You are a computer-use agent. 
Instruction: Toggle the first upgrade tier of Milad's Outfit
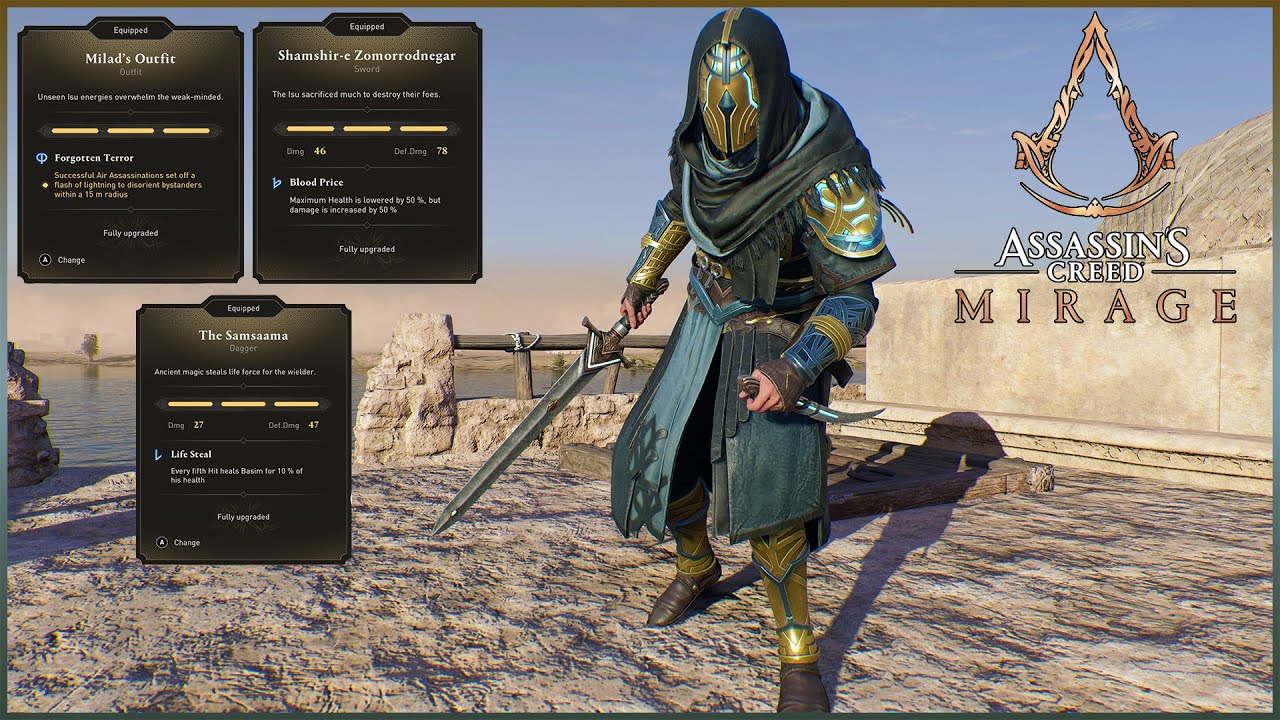74,131
